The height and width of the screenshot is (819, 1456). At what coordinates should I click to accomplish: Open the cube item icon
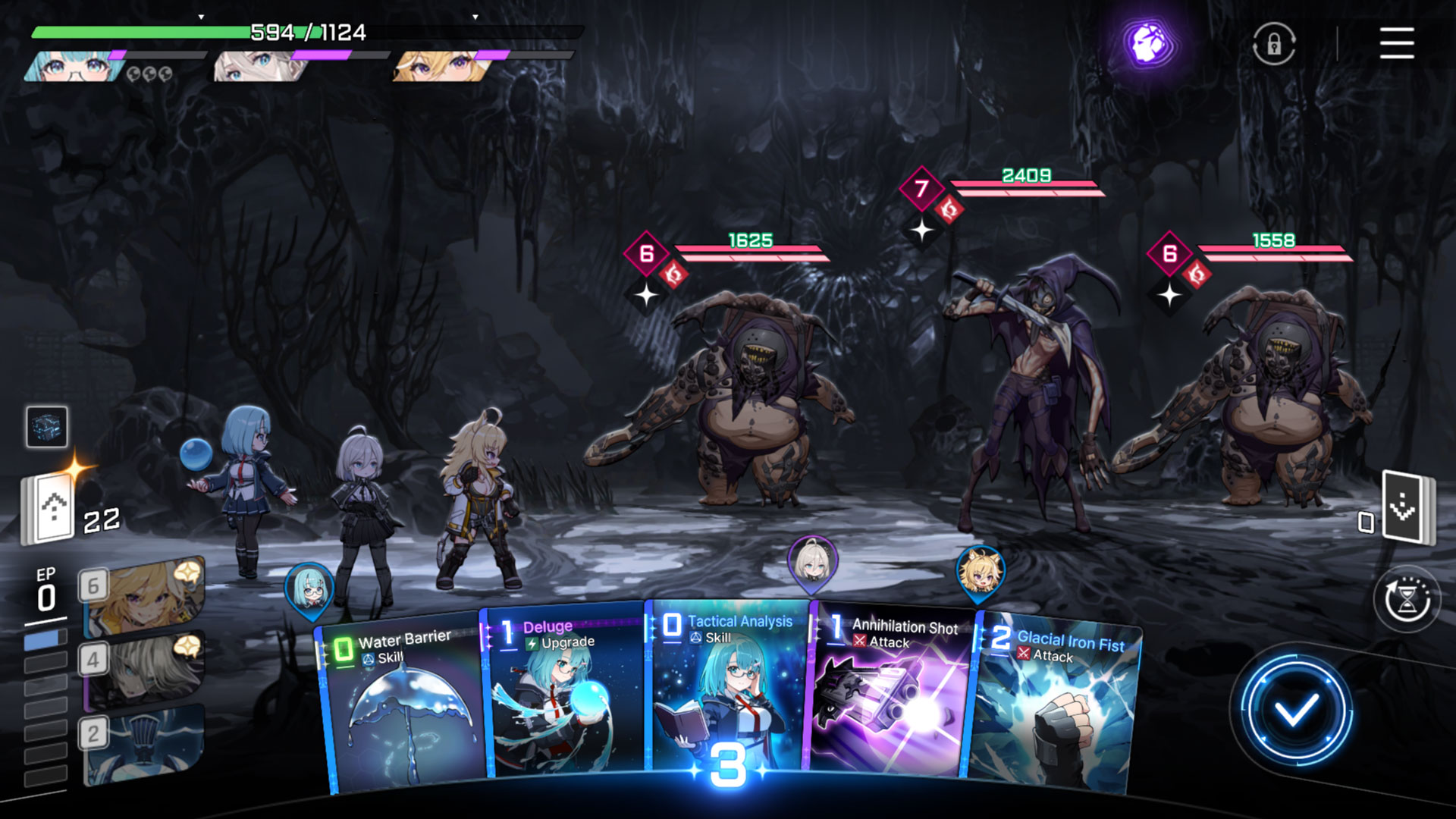47,426
